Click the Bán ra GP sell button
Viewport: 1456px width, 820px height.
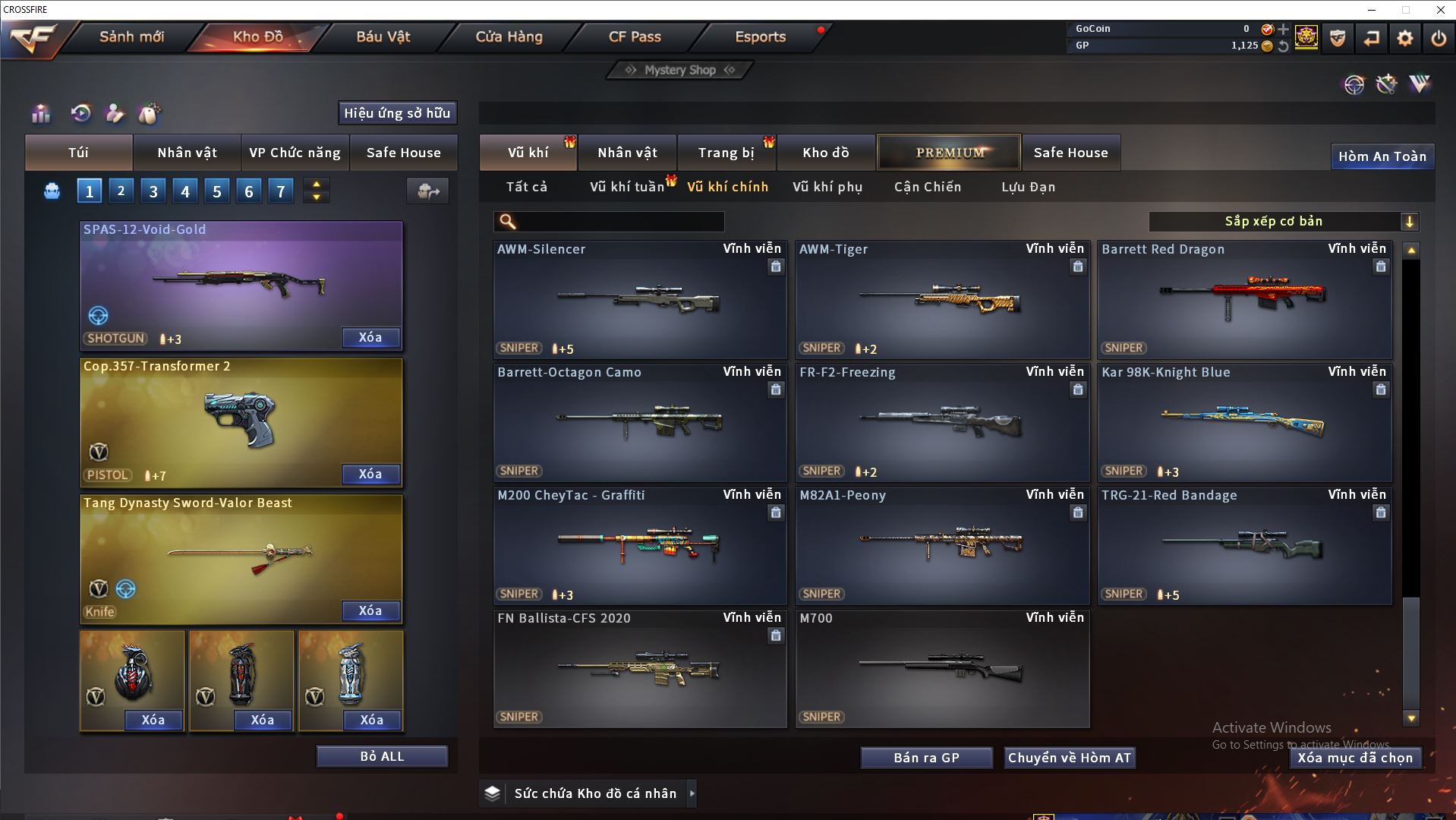coord(926,758)
